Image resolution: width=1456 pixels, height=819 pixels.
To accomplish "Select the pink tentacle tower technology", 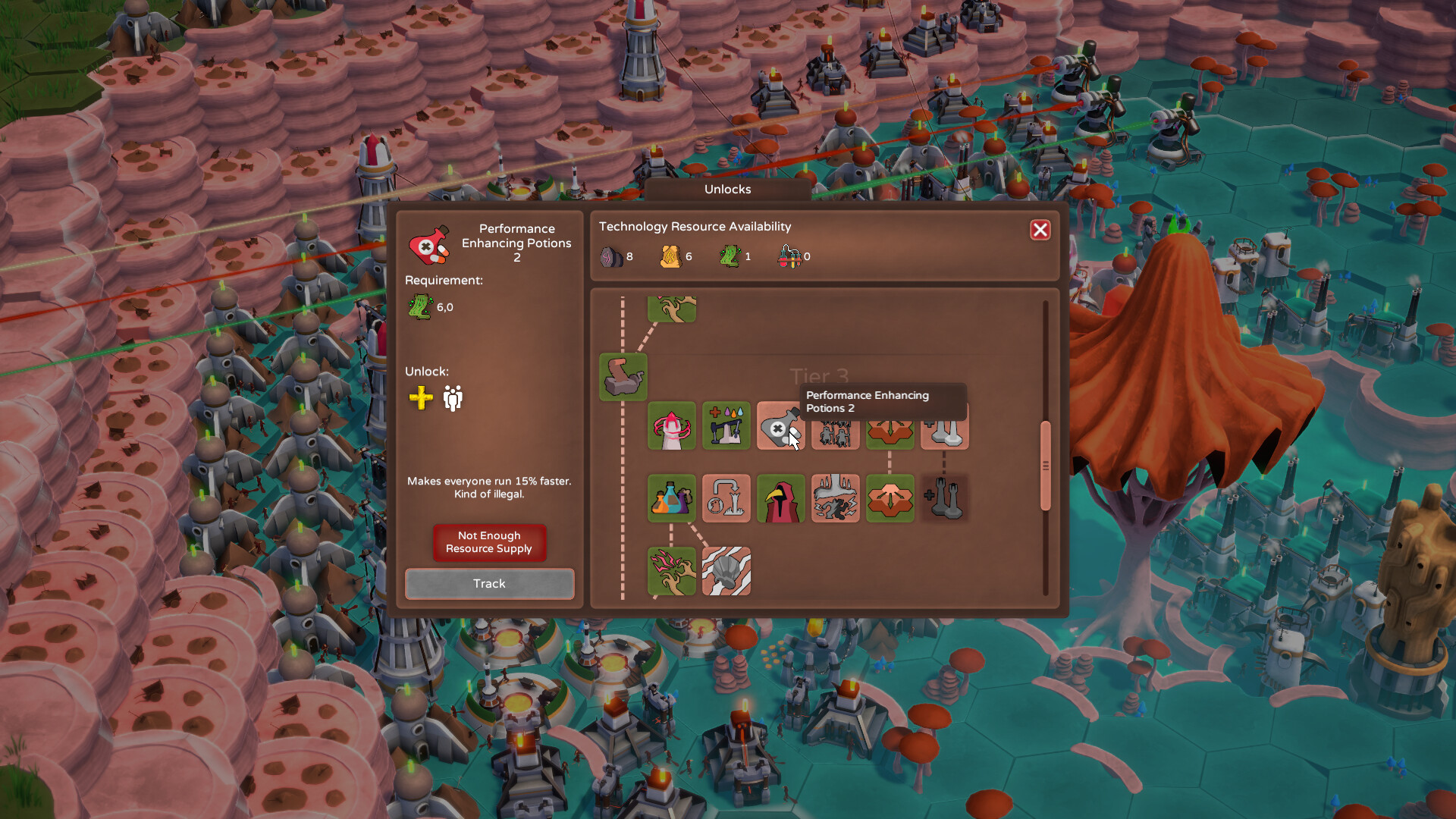I will pos(672,425).
